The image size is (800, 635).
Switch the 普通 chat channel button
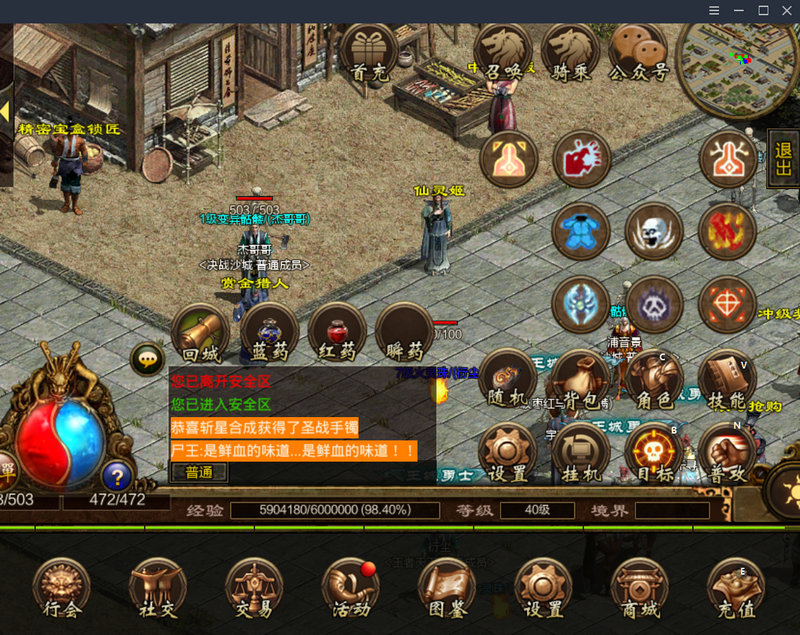pyautogui.click(x=199, y=472)
